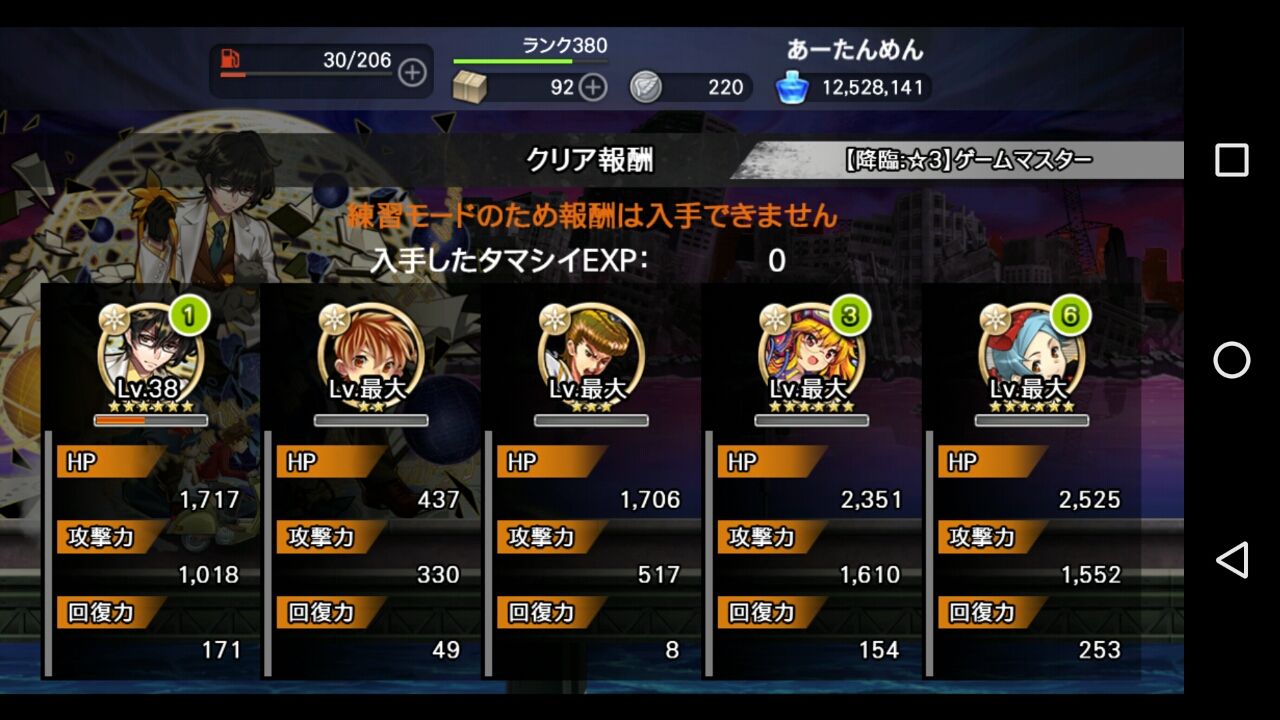Tap the green luck badge 3 on magician girl

pos(848,316)
